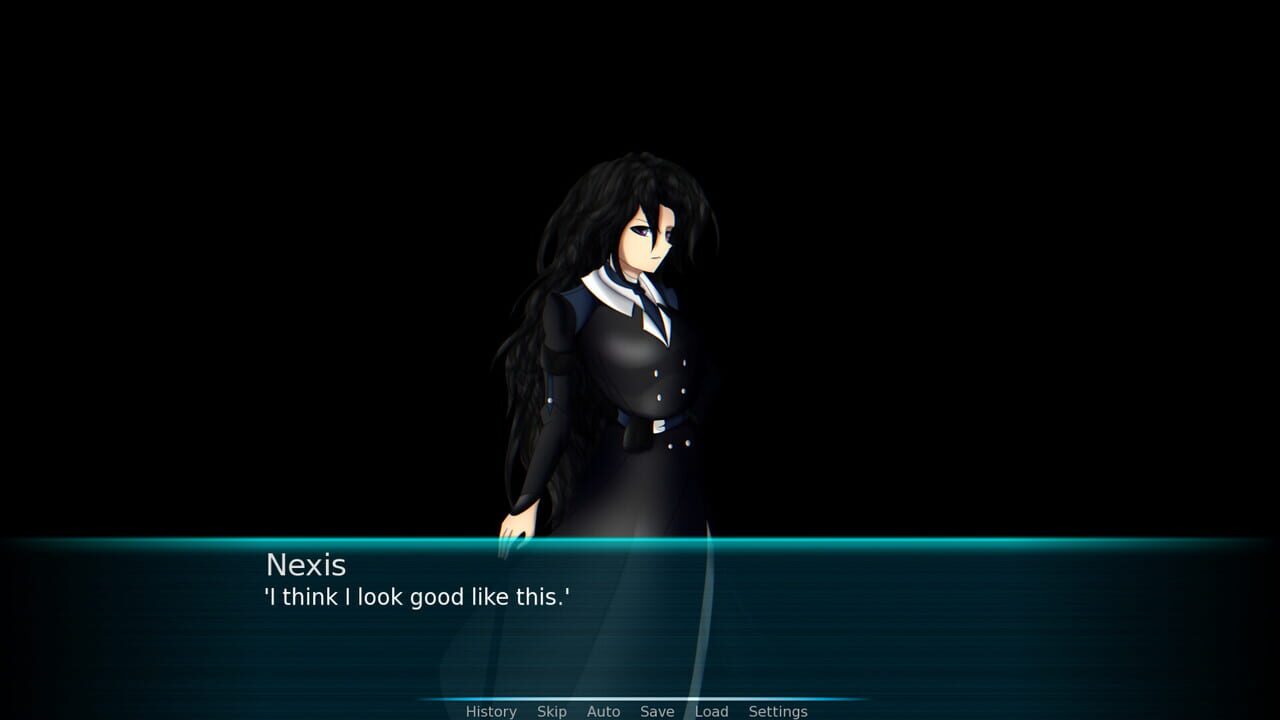Click Load to restore a saved game
1280x720 pixels.
coord(711,711)
